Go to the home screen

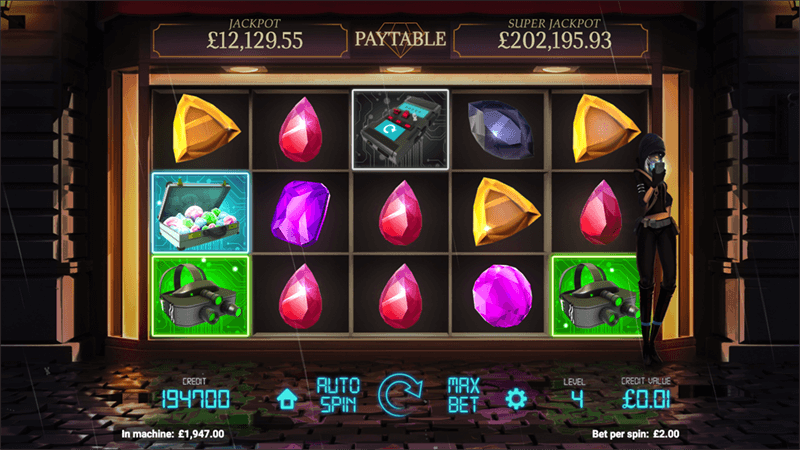(x=286, y=399)
